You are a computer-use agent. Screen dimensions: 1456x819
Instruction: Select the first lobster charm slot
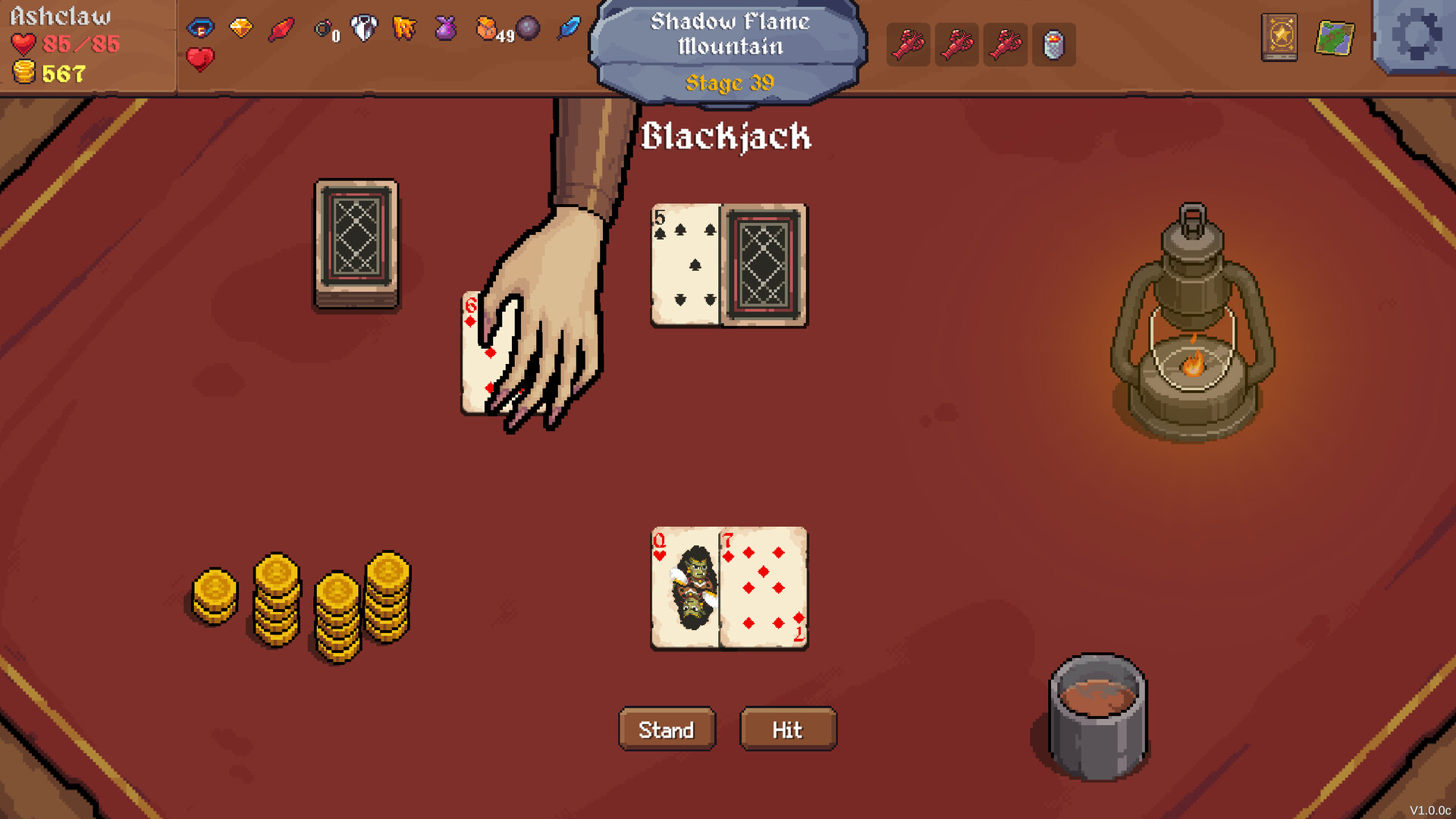tap(908, 44)
